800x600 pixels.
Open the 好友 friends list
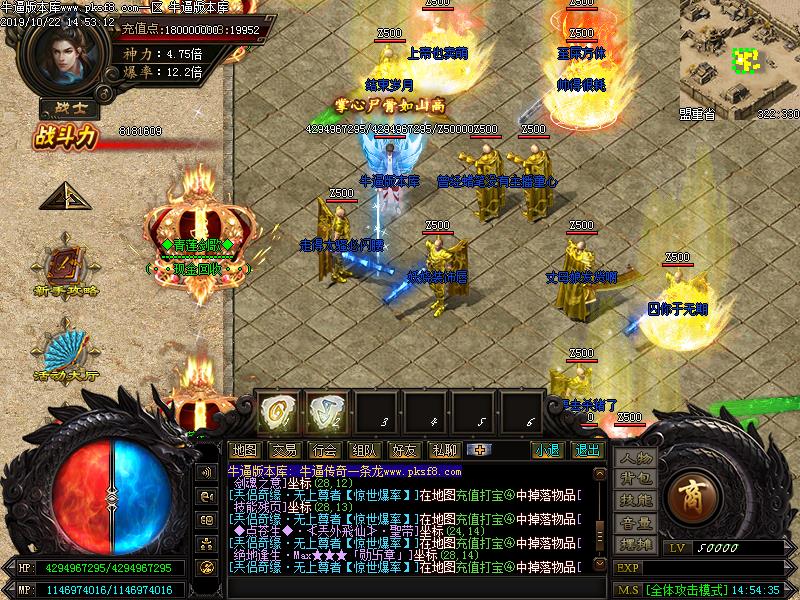point(404,450)
